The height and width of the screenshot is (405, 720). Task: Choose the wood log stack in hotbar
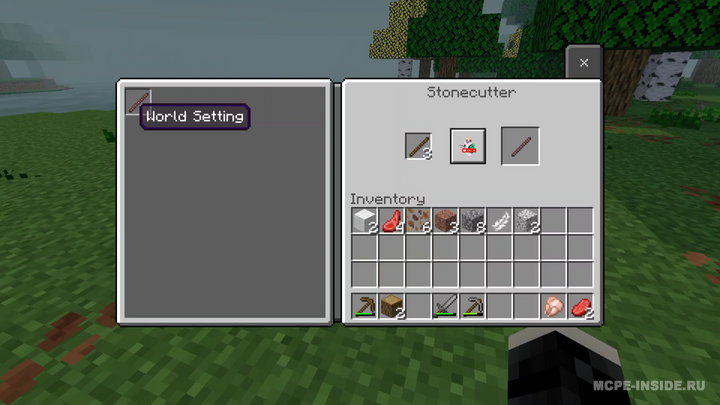click(391, 306)
